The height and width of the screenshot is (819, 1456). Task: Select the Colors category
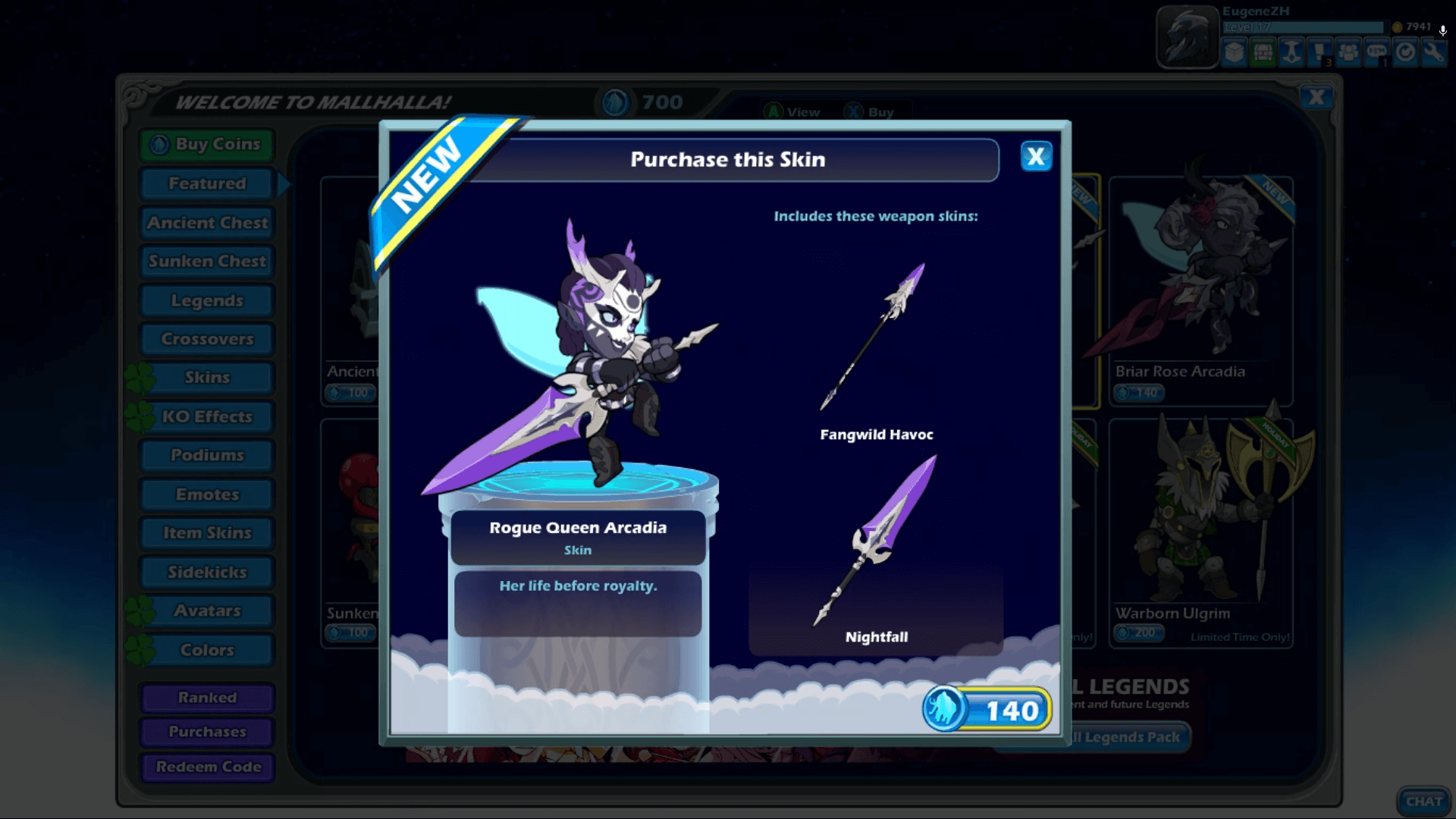click(207, 651)
